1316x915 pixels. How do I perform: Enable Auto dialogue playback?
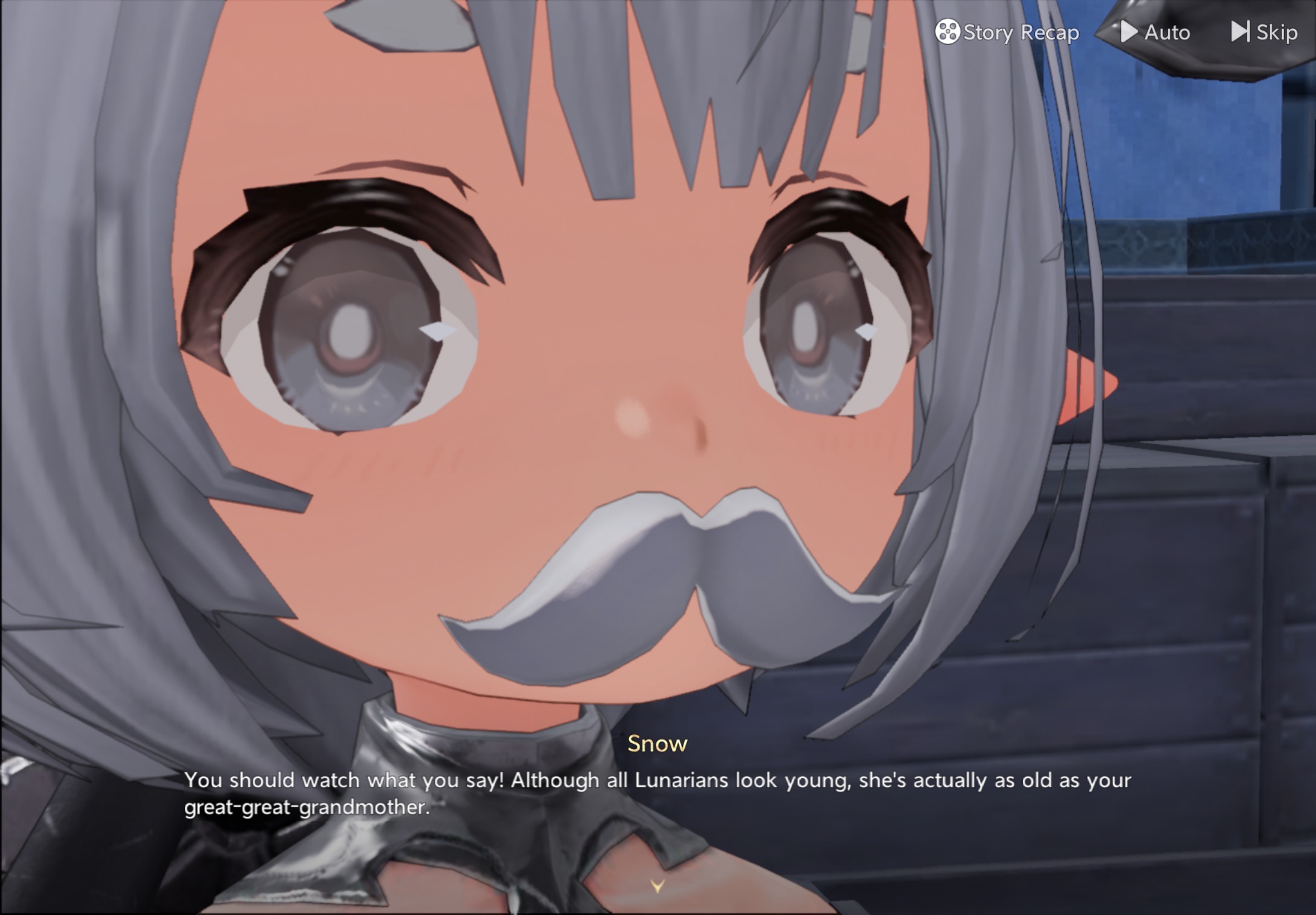pos(1155,32)
